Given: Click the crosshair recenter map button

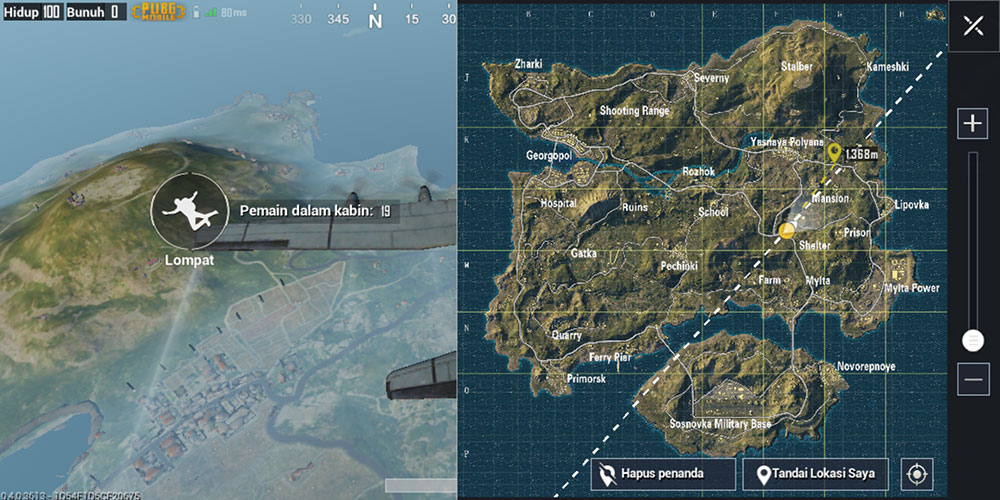Looking at the screenshot, I should point(917,474).
